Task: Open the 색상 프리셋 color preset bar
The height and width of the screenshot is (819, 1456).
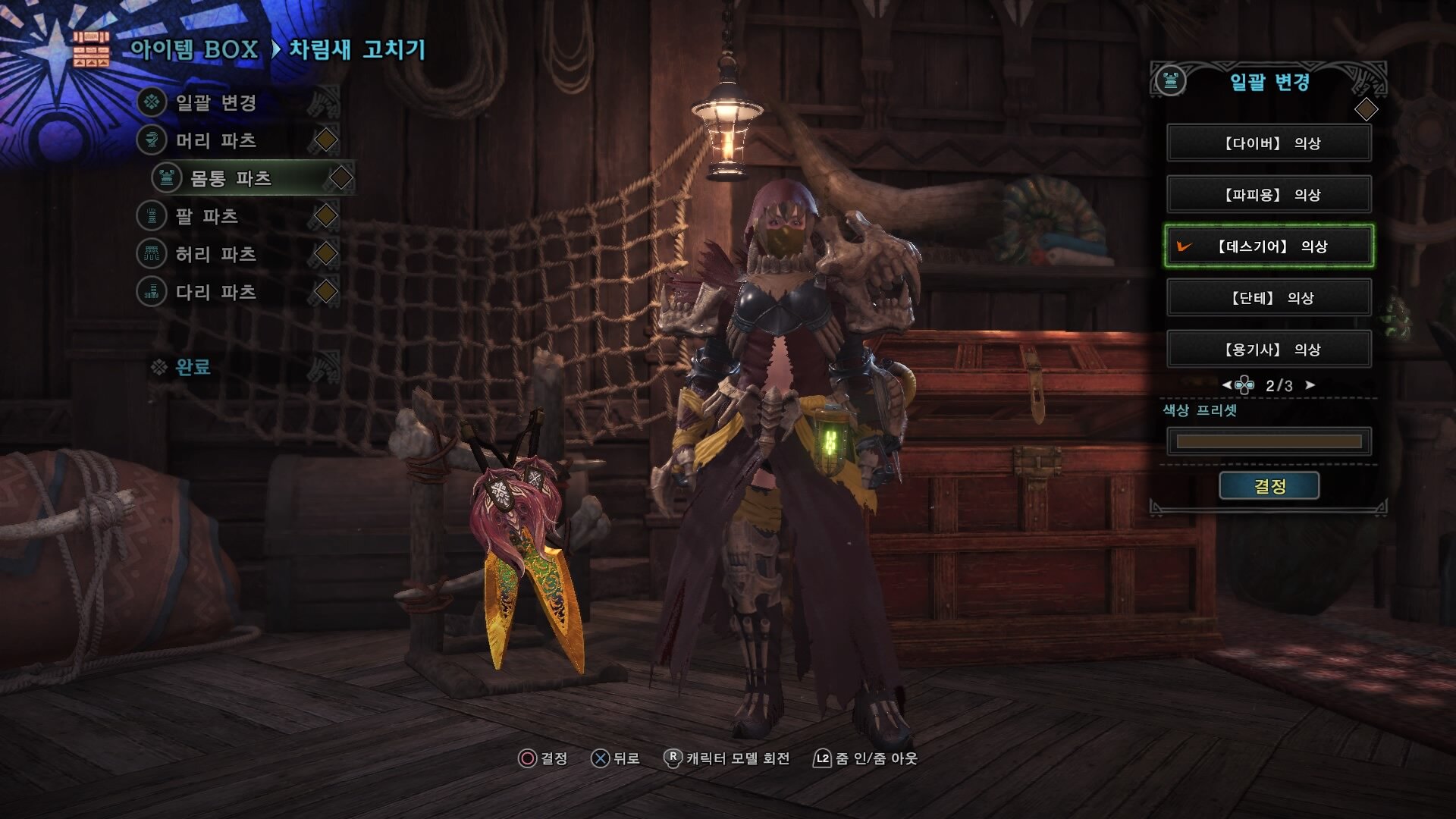Action: pos(1269,441)
